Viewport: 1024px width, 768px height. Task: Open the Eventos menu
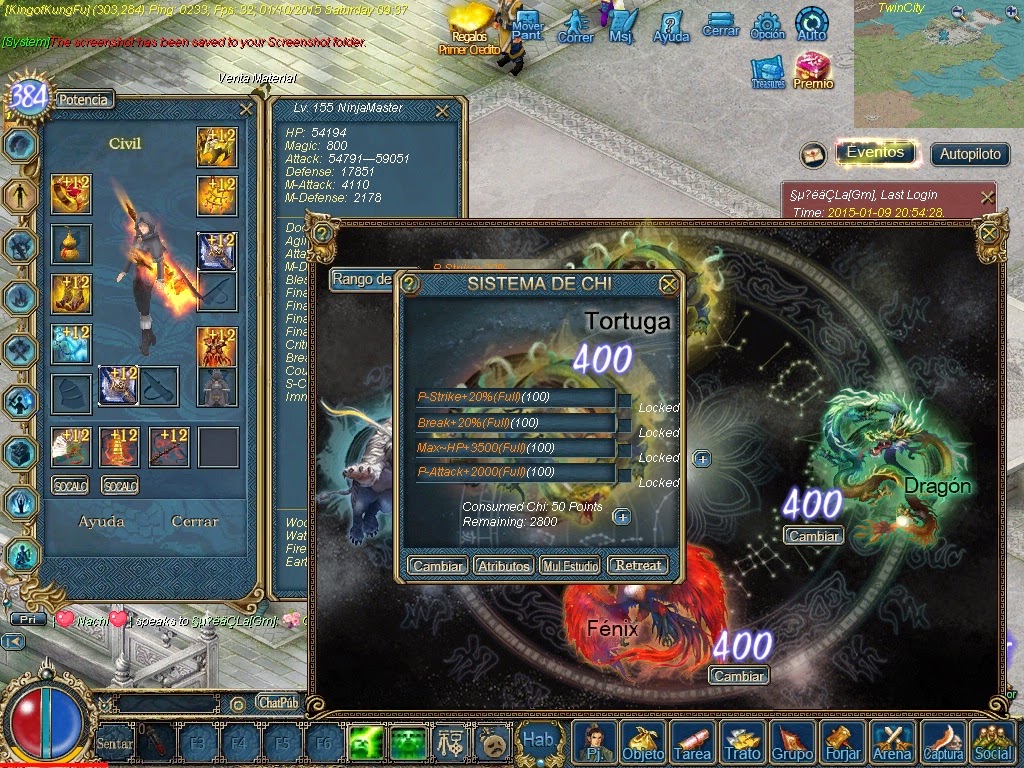(875, 153)
